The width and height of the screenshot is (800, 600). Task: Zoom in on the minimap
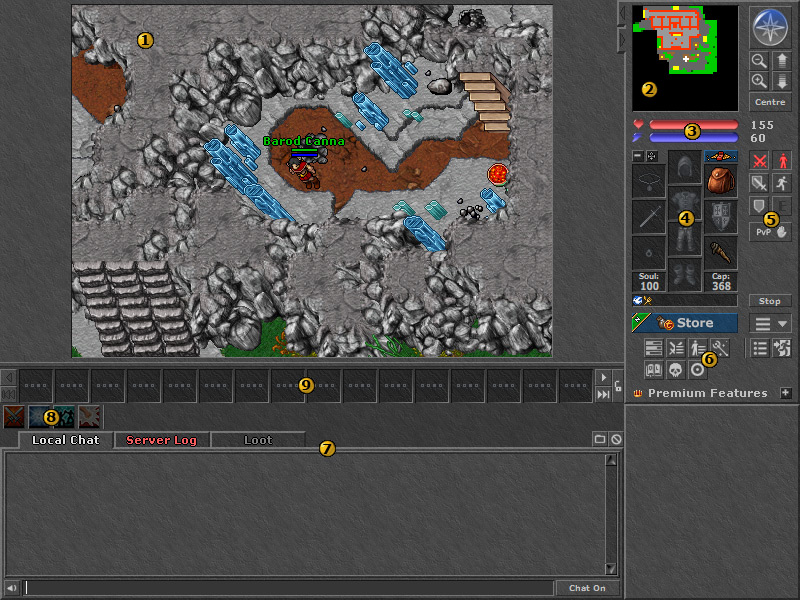point(760,81)
